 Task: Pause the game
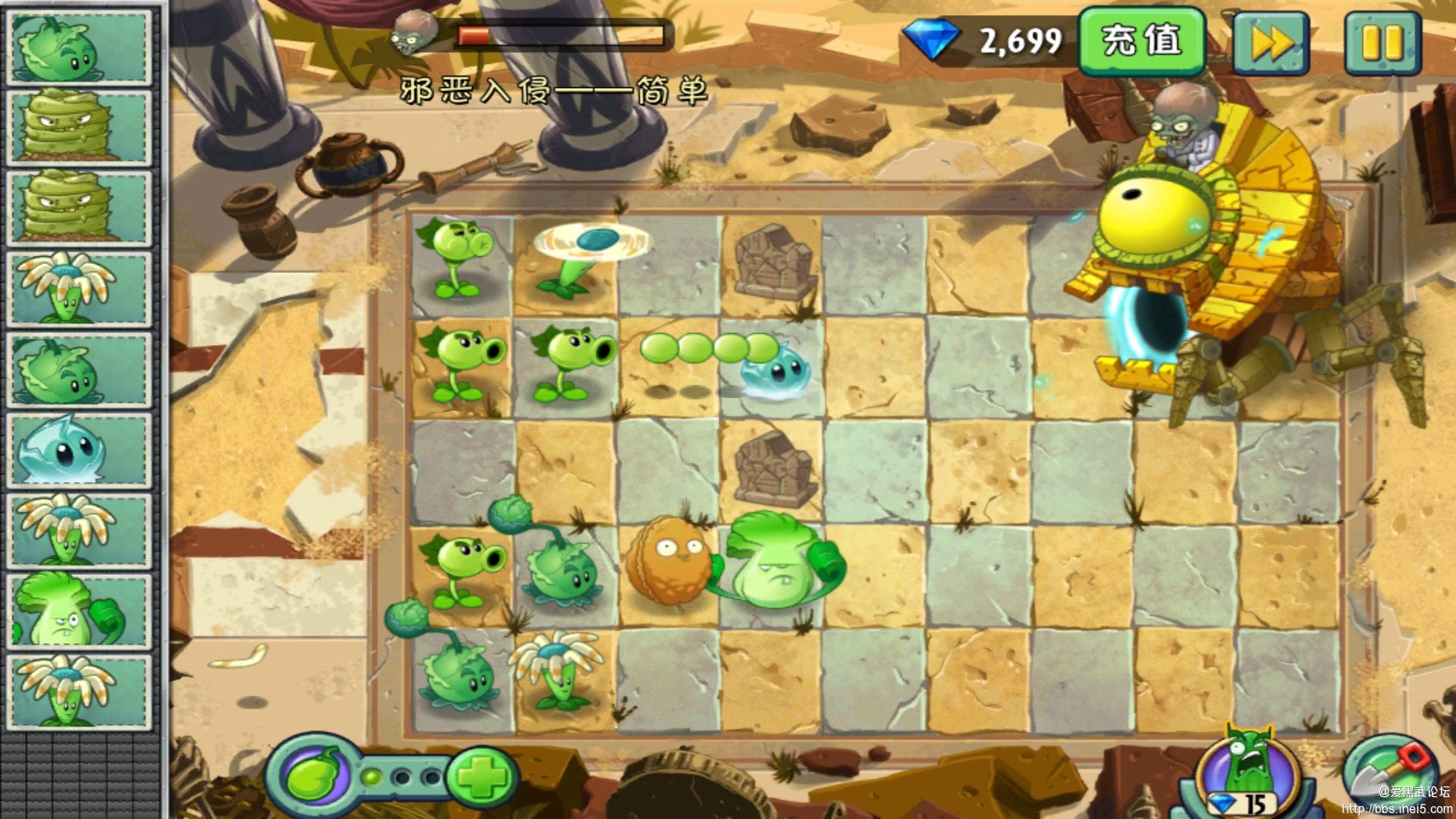[1382, 43]
